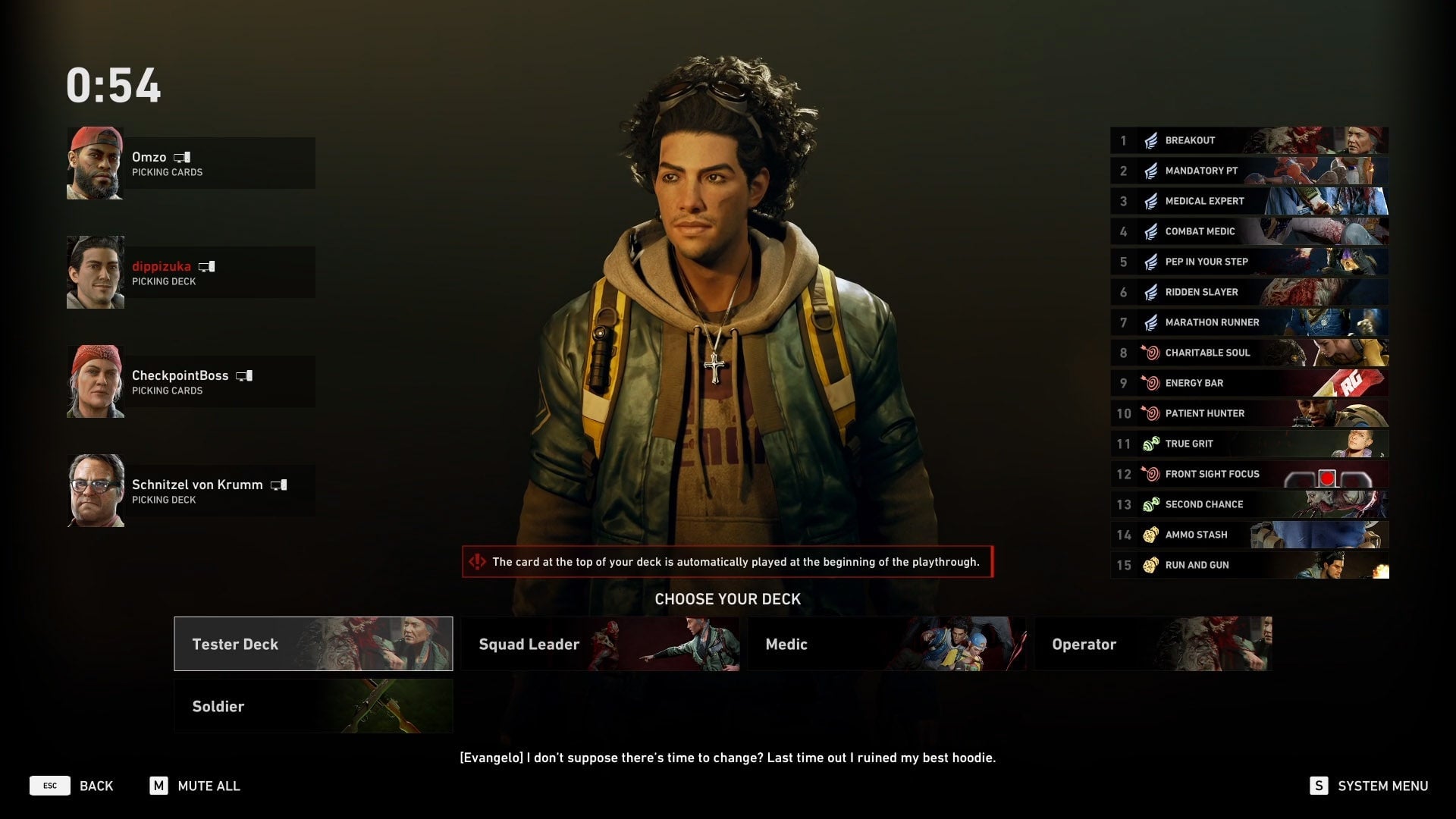Image resolution: width=1456 pixels, height=819 pixels.
Task: Click the Fortune icon on True Grit card
Action: [1150, 444]
